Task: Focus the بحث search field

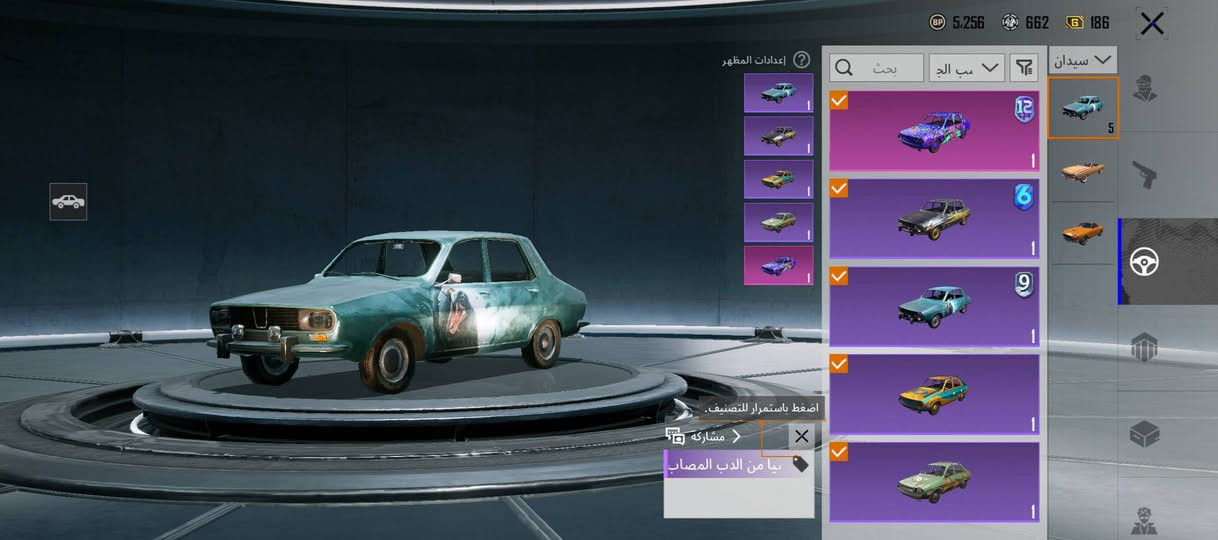Action: tap(877, 68)
